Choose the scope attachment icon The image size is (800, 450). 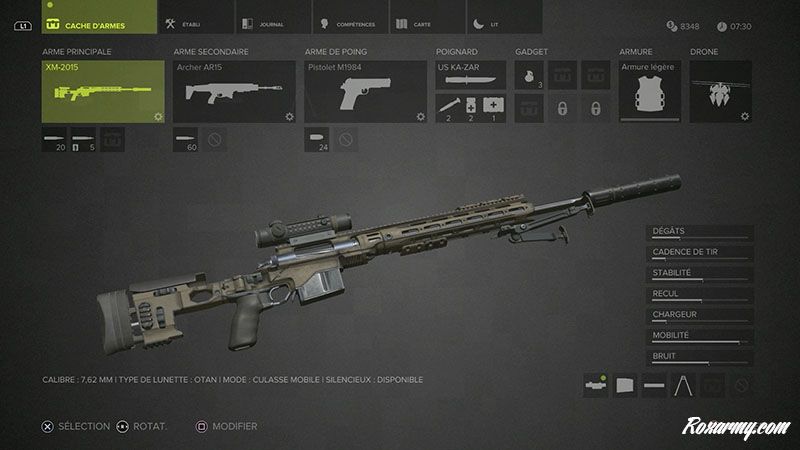pos(597,383)
